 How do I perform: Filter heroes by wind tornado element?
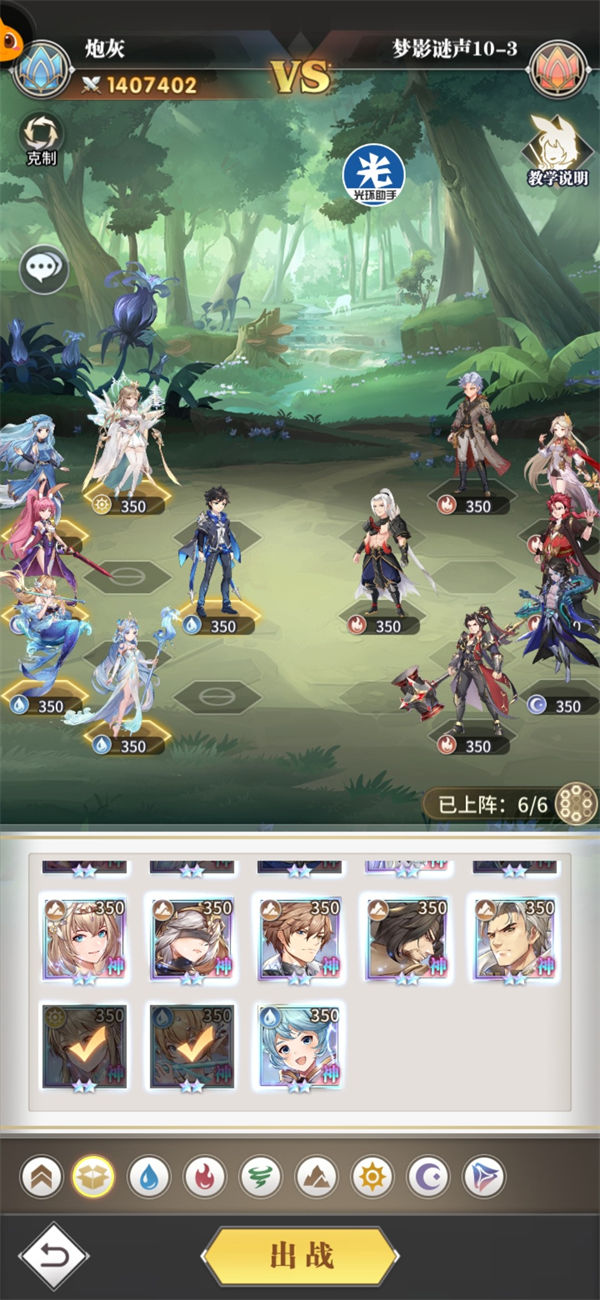pyautogui.click(x=261, y=1177)
